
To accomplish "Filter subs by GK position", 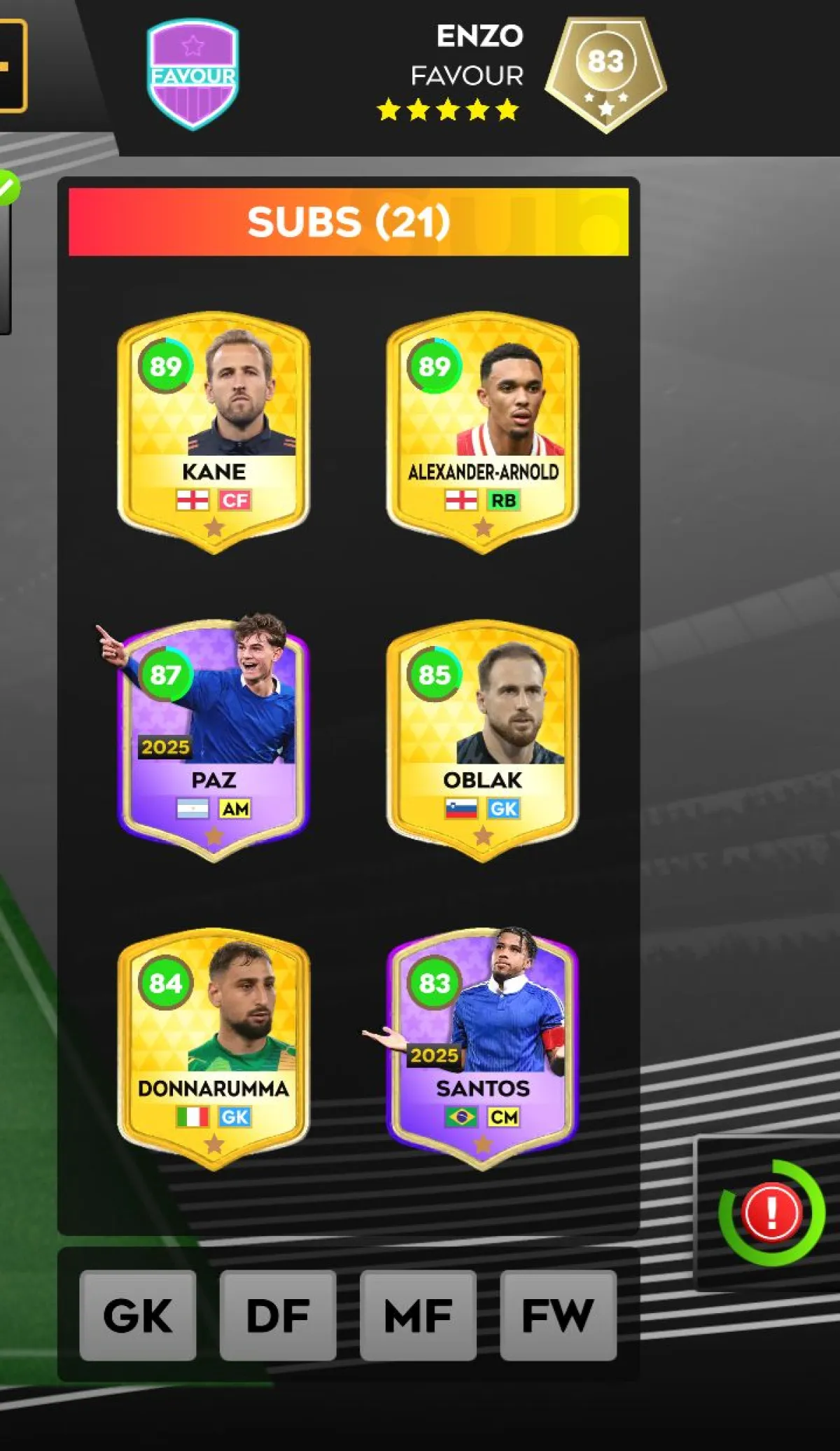I will 138,1315.
